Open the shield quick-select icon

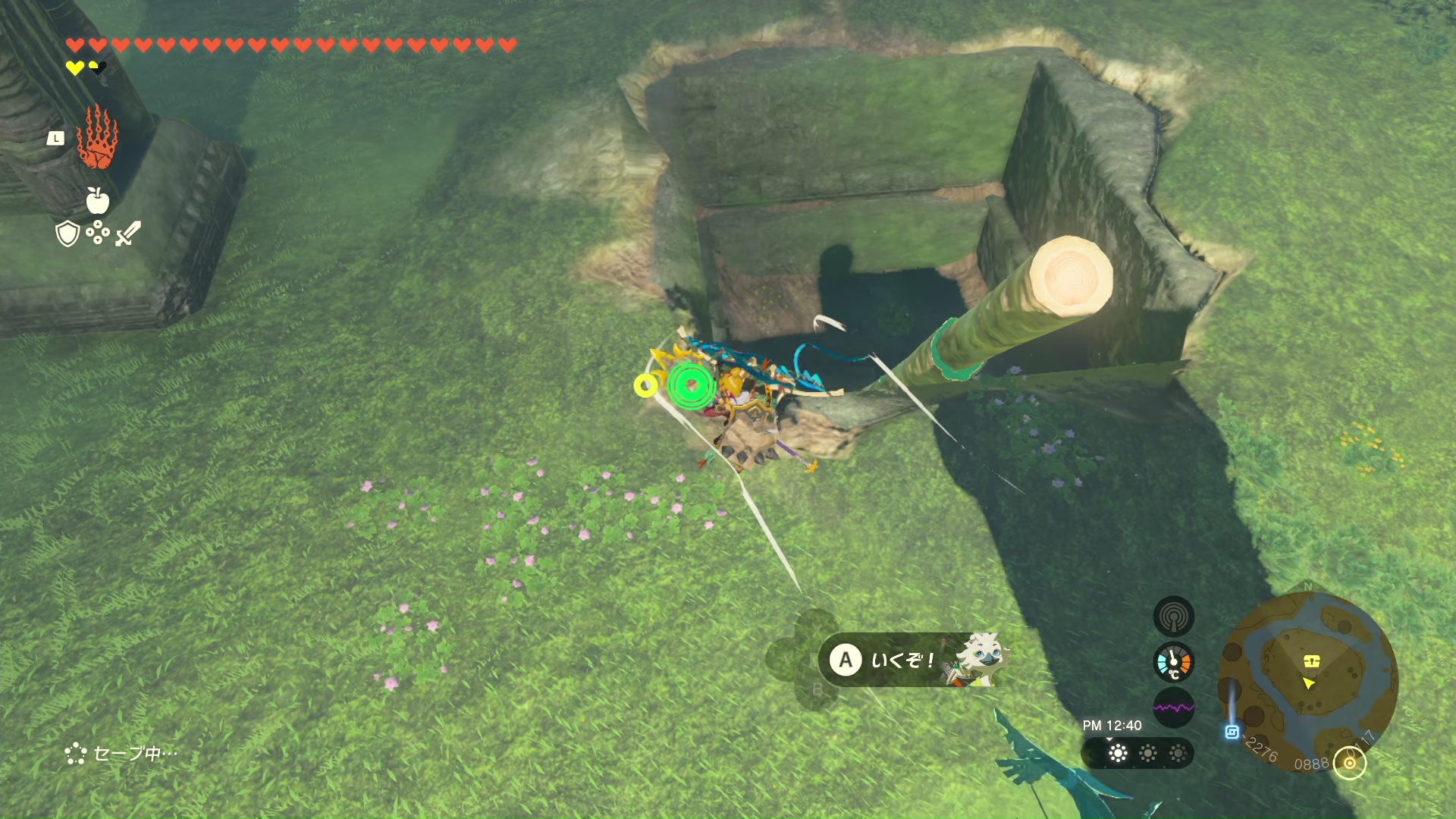point(67,234)
